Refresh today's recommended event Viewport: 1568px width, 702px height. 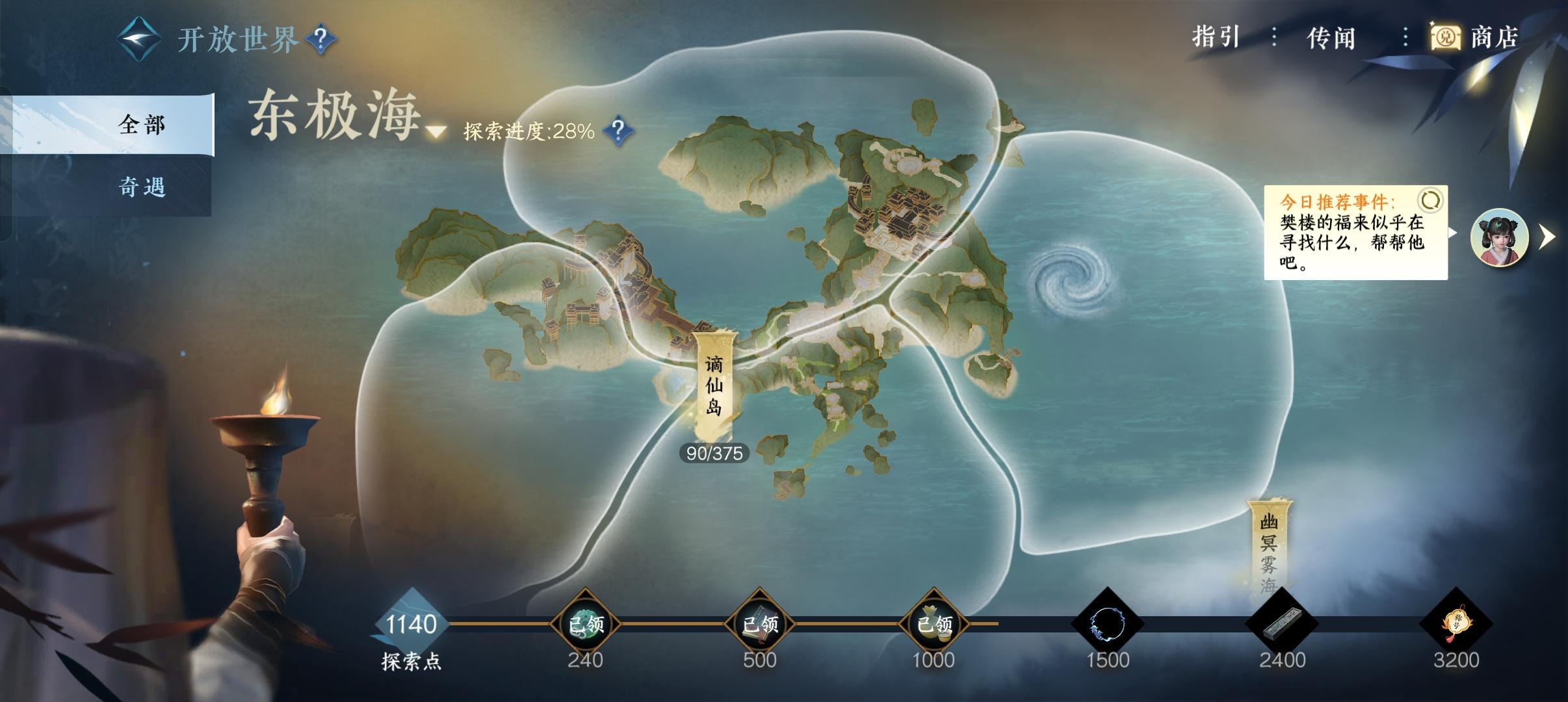(x=1430, y=201)
